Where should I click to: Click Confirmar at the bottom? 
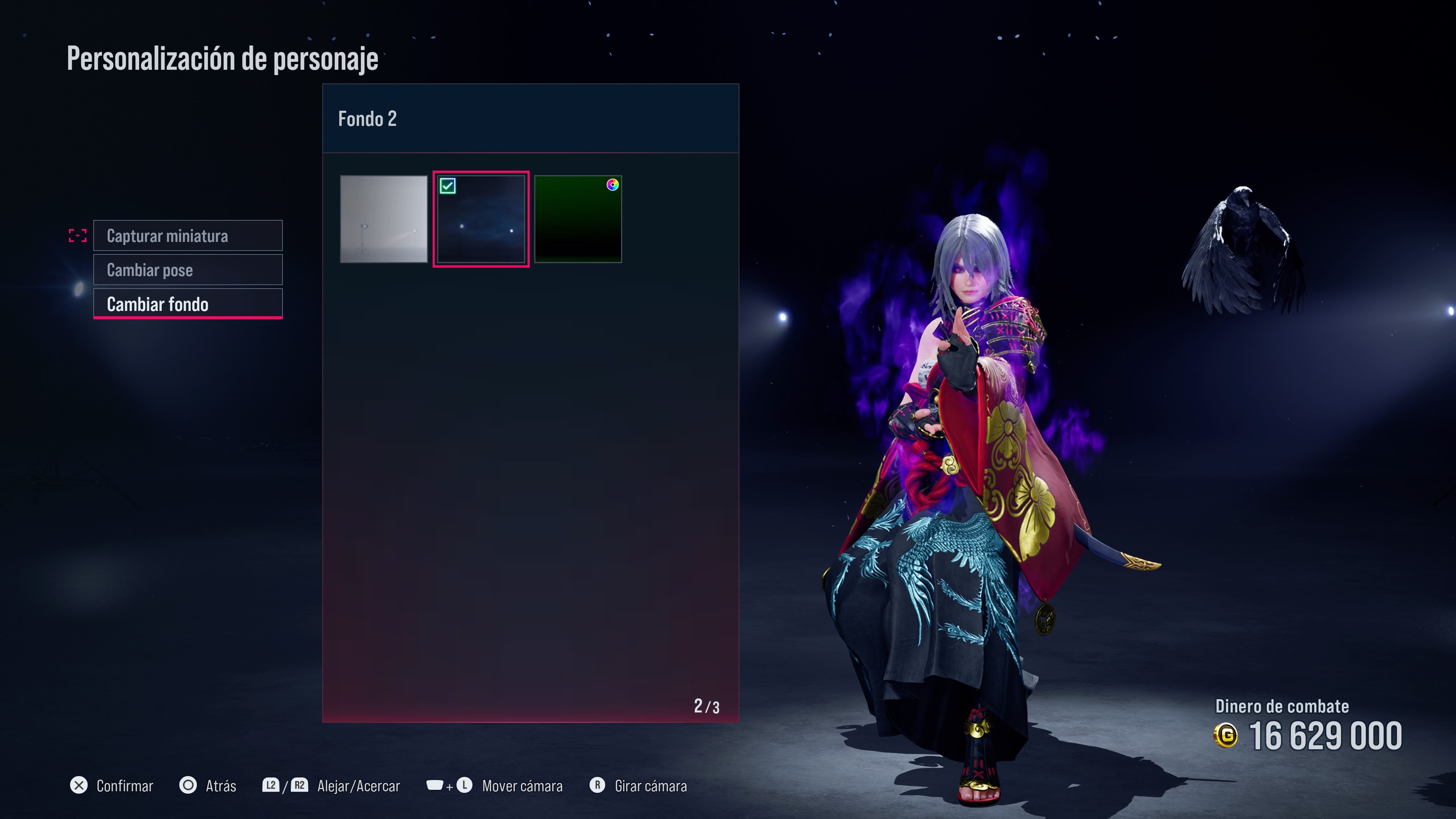(125, 786)
